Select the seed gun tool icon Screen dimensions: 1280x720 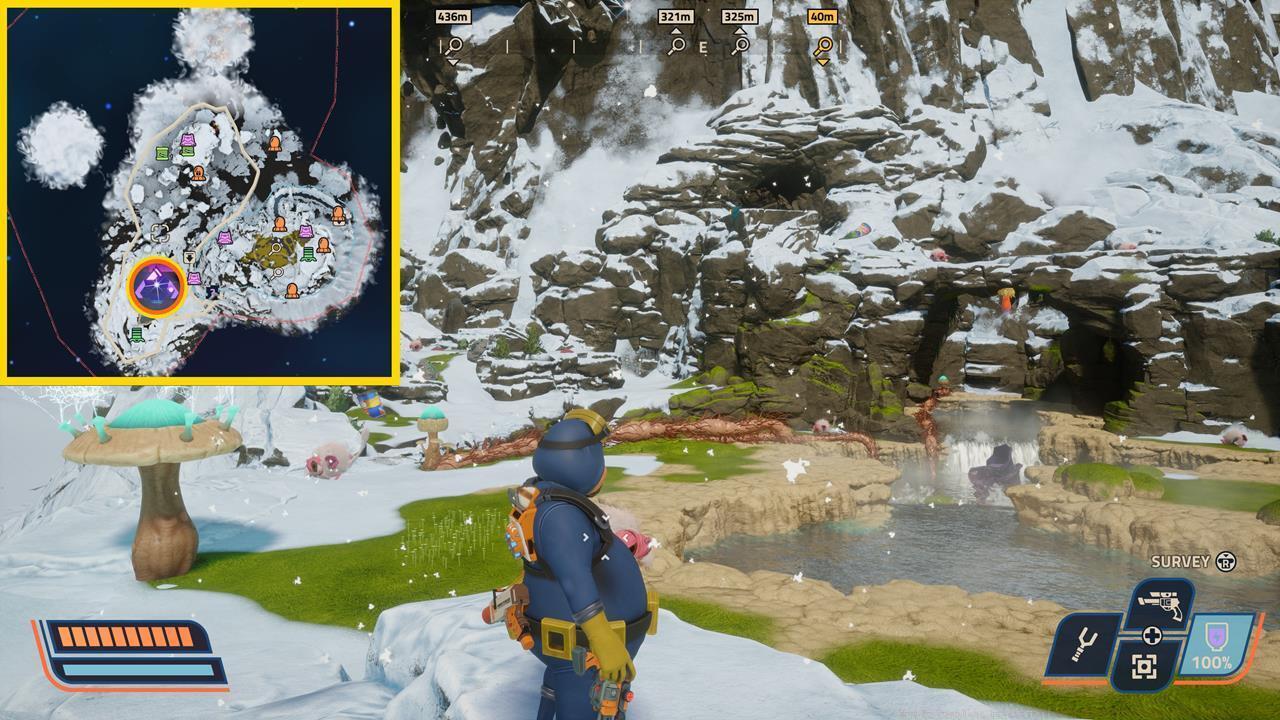click(1160, 603)
